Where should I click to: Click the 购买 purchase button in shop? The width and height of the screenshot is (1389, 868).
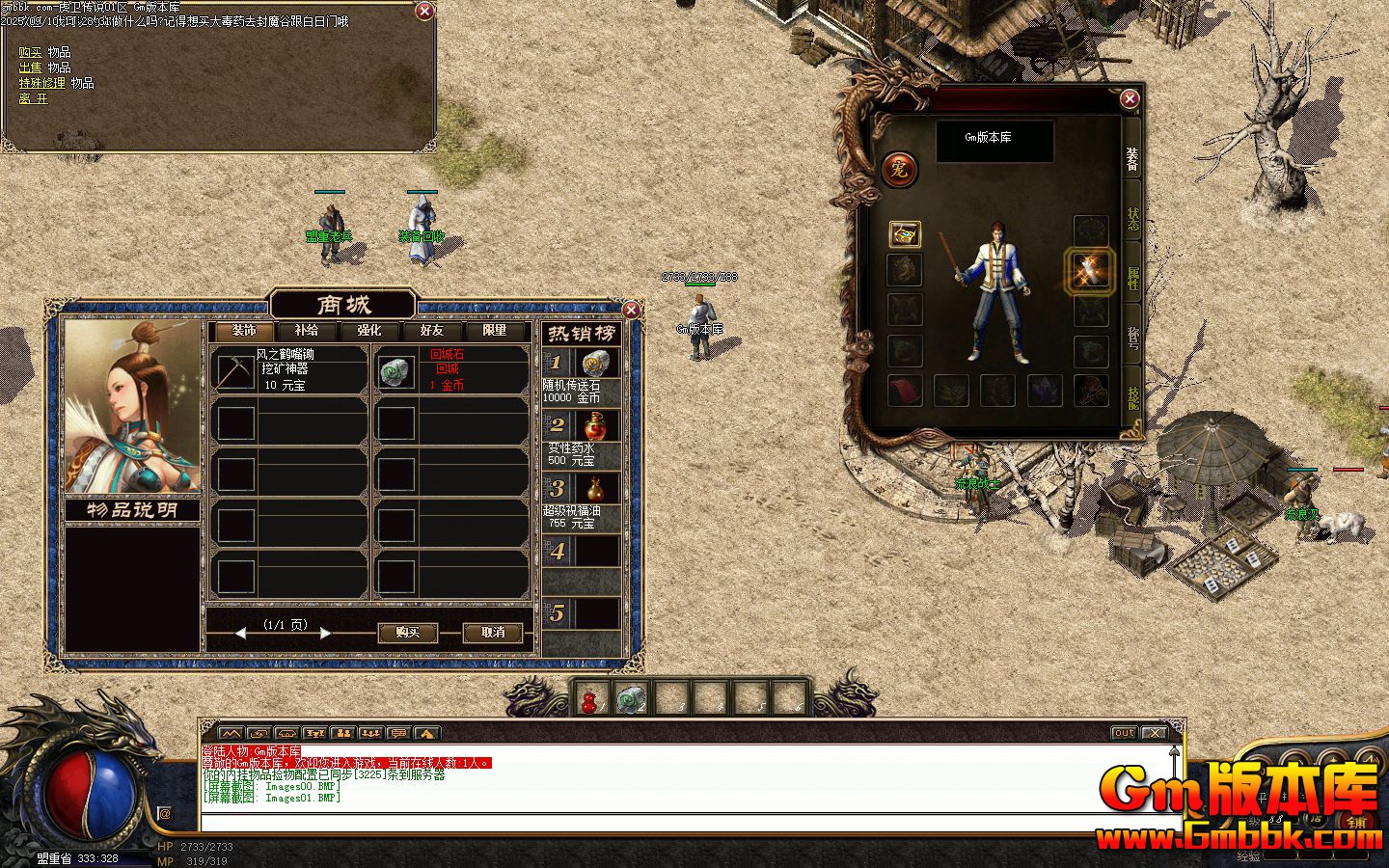407,633
